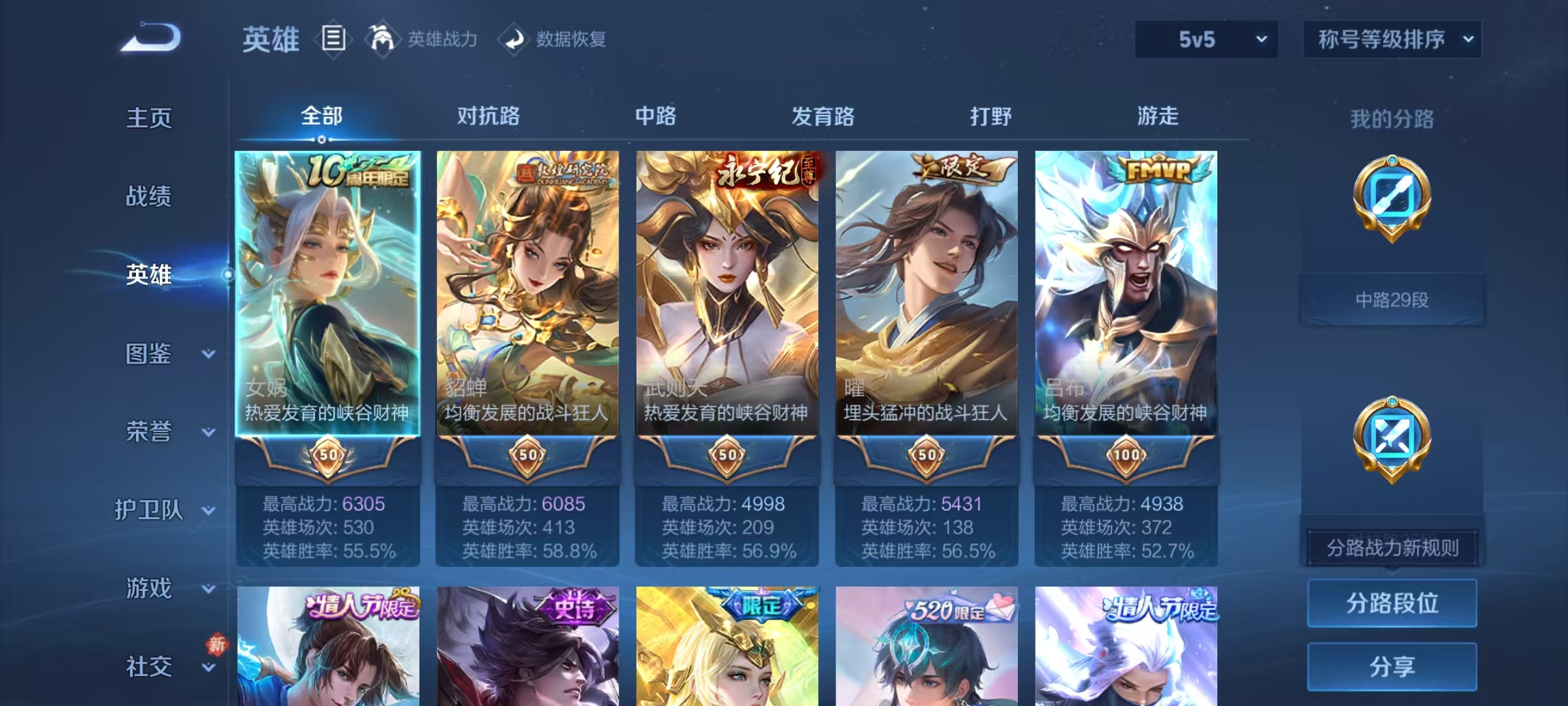Click the 分路段位 button
Viewport: 1568px width, 706px height.
click(x=1392, y=603)
